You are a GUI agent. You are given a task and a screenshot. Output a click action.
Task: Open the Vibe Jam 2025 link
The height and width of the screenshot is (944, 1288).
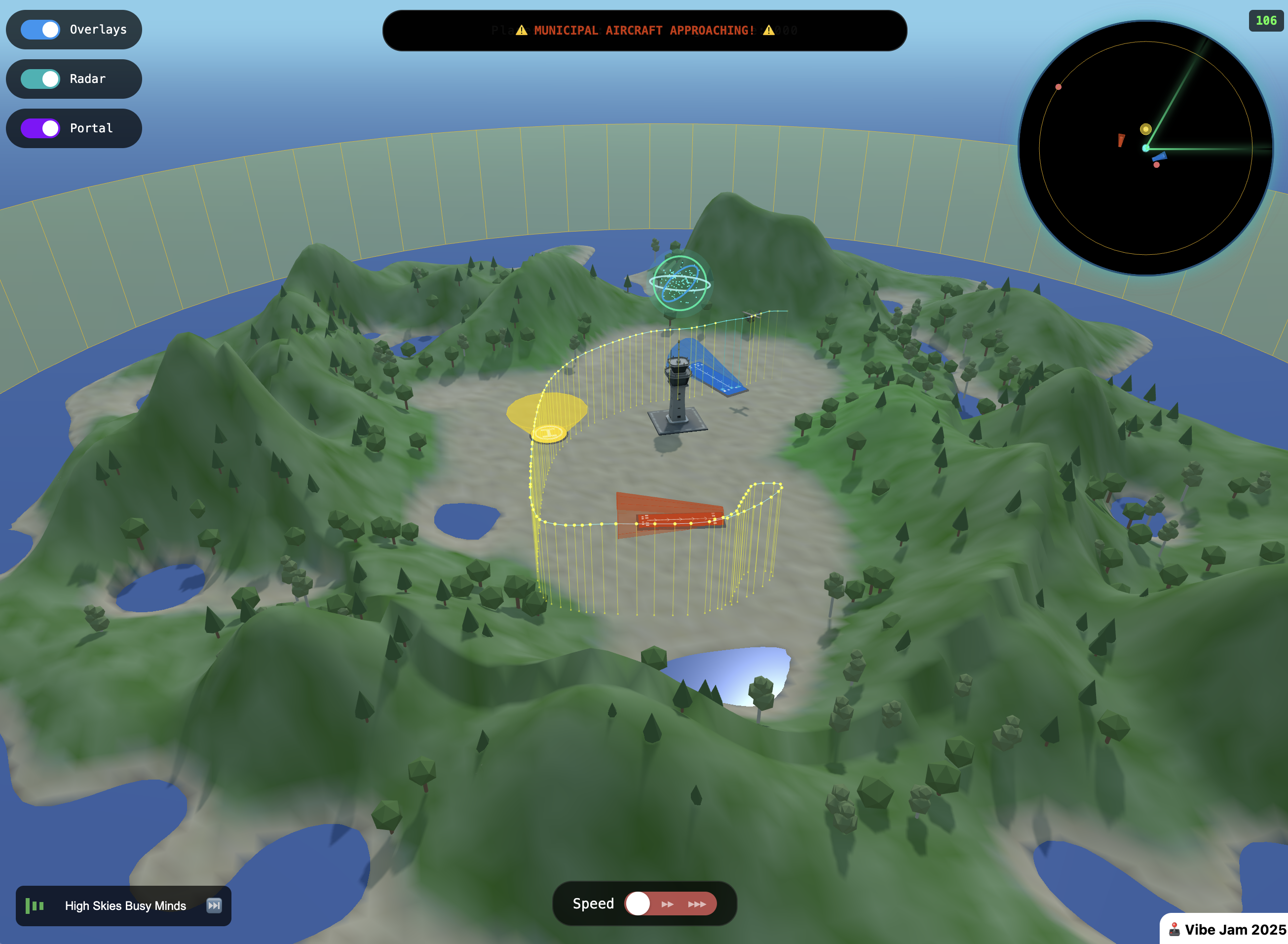(1227, 930)
